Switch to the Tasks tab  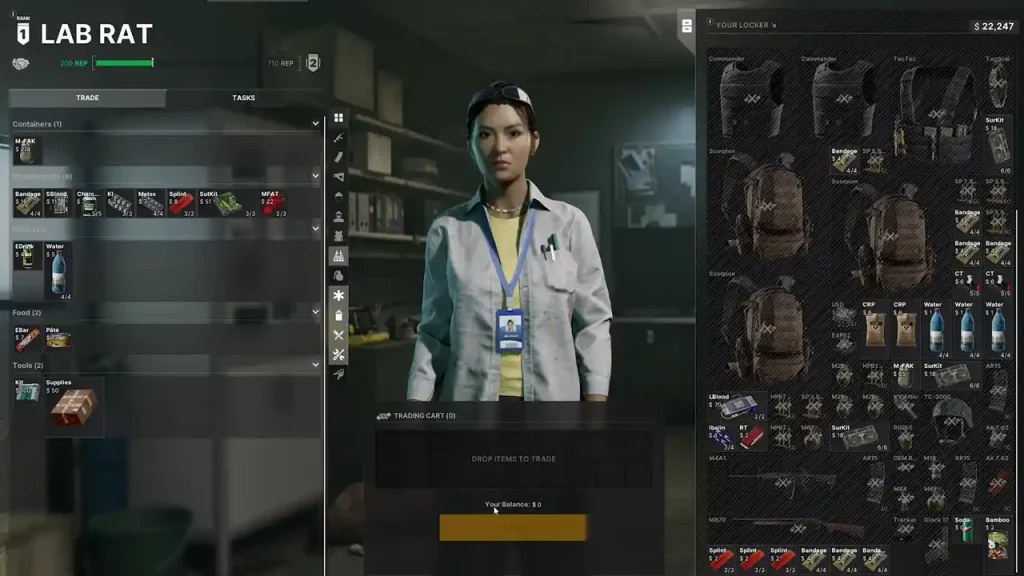click(x=243, y=98)
